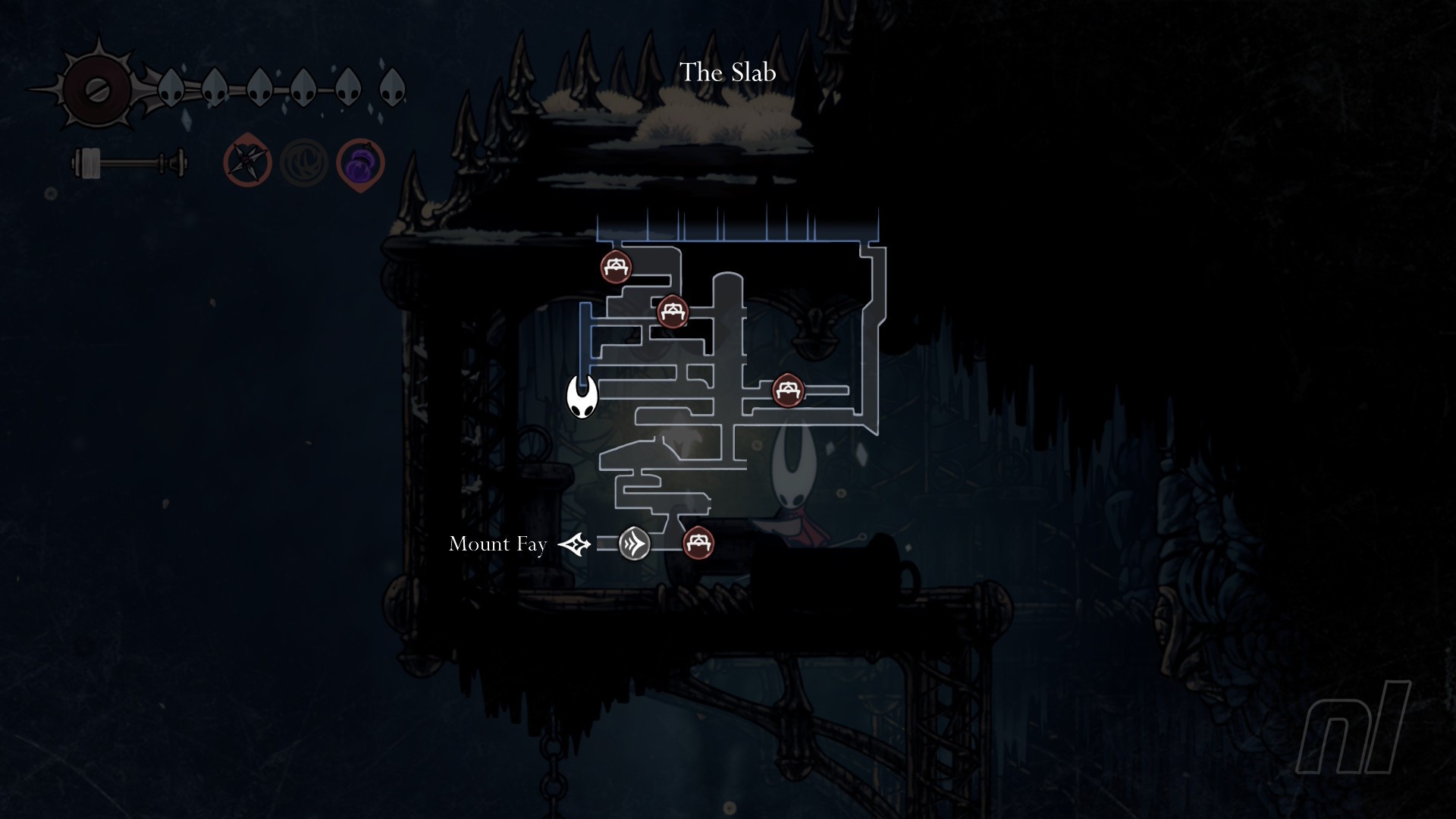Image resolution: width=1456 pixels, height=819 pixels.
Task: Select the dimmed swirl tool icon
Action: coord(303,164)
